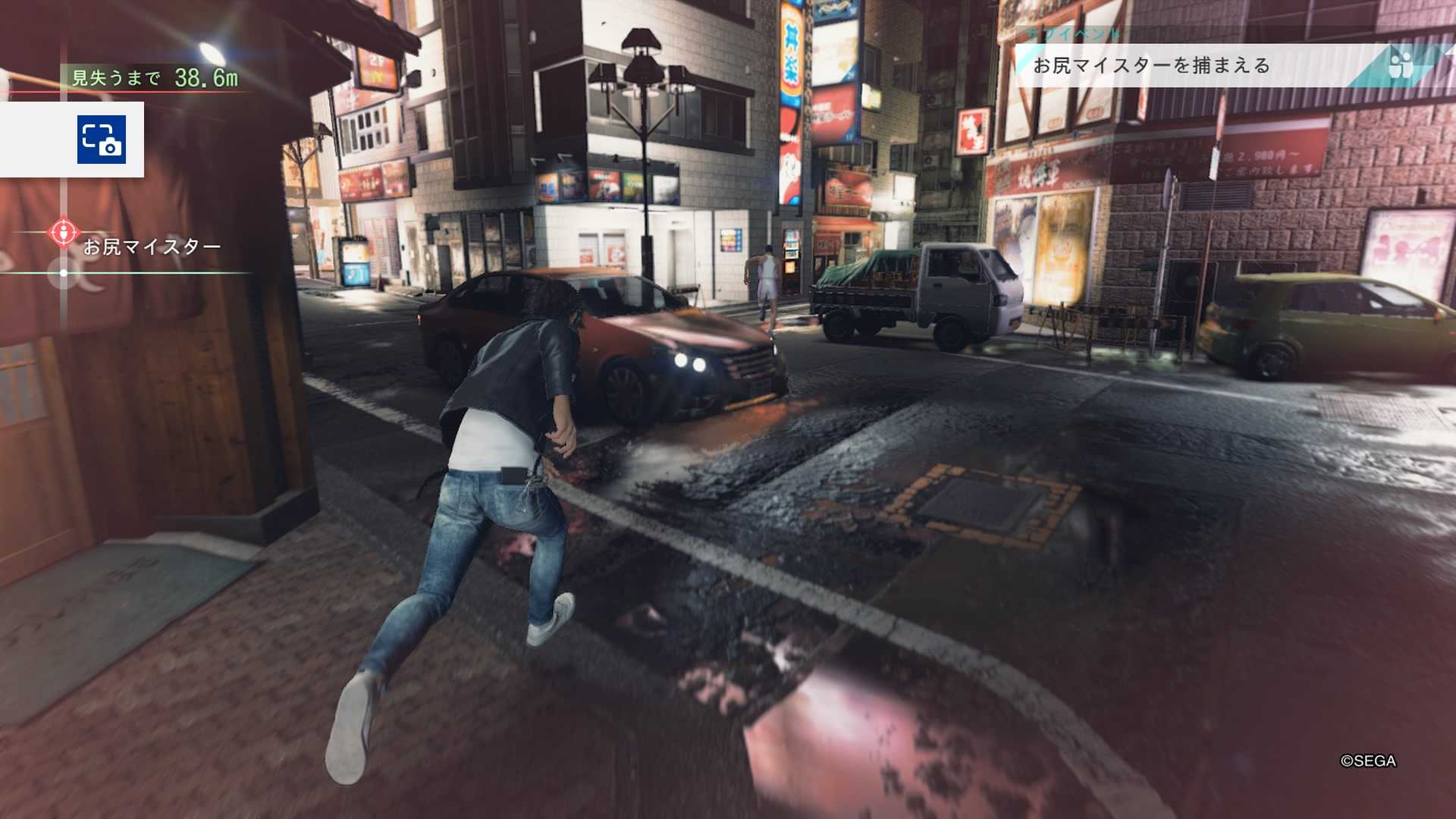Click the red お尻マイスター target marker

pos(64,231)
